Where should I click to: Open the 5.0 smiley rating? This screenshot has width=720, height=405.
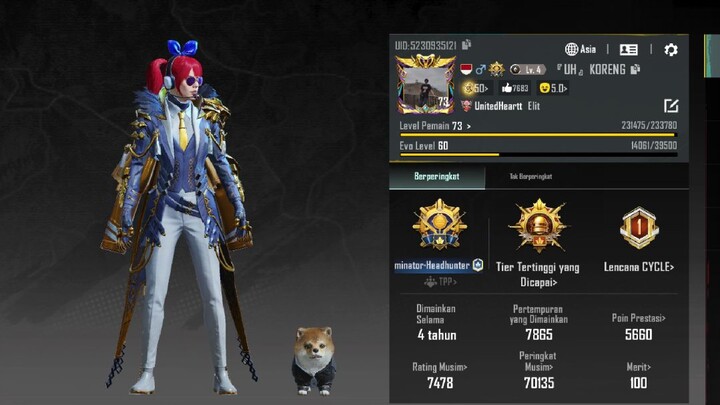(x=553, y=88)
